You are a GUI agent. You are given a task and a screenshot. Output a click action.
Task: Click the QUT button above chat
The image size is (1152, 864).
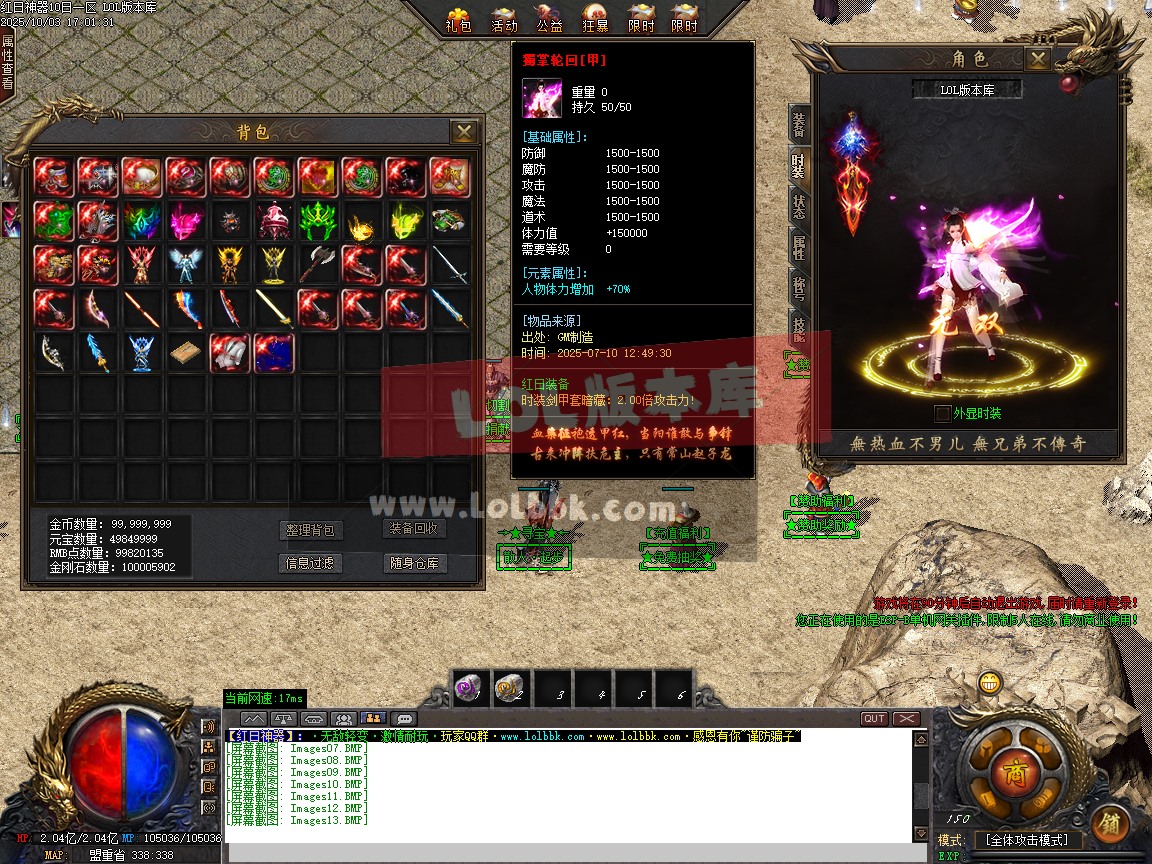point(874,719)
